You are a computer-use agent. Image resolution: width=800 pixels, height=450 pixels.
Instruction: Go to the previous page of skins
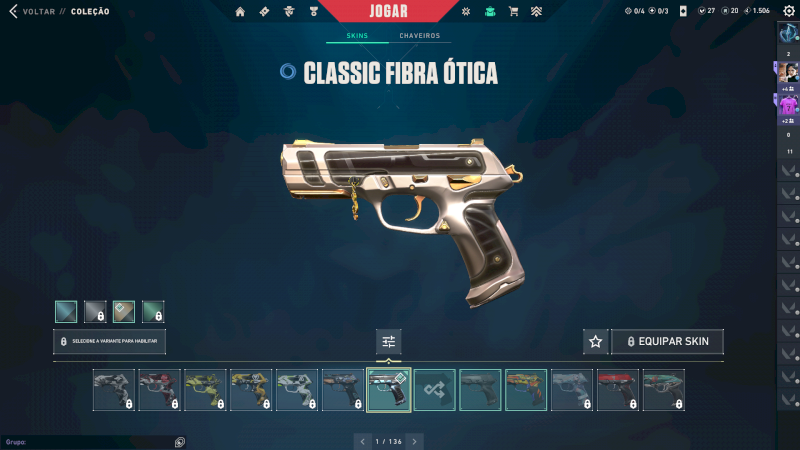pos(361,441)
